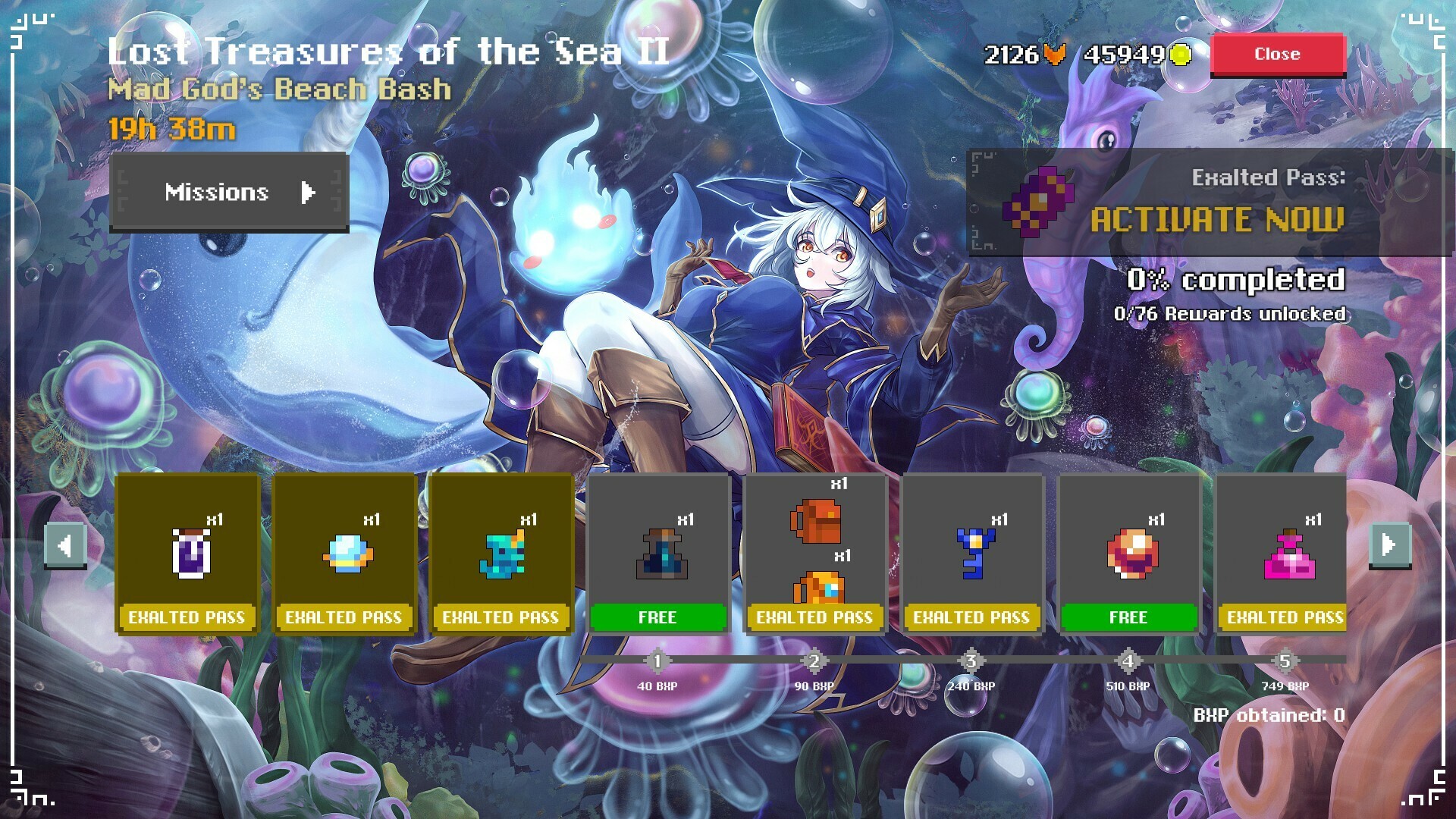Image resolution: width=1456 pixels, height=819 pixels.
Task: Expand Missions using its side chevron
Action: tap(307, 193)
